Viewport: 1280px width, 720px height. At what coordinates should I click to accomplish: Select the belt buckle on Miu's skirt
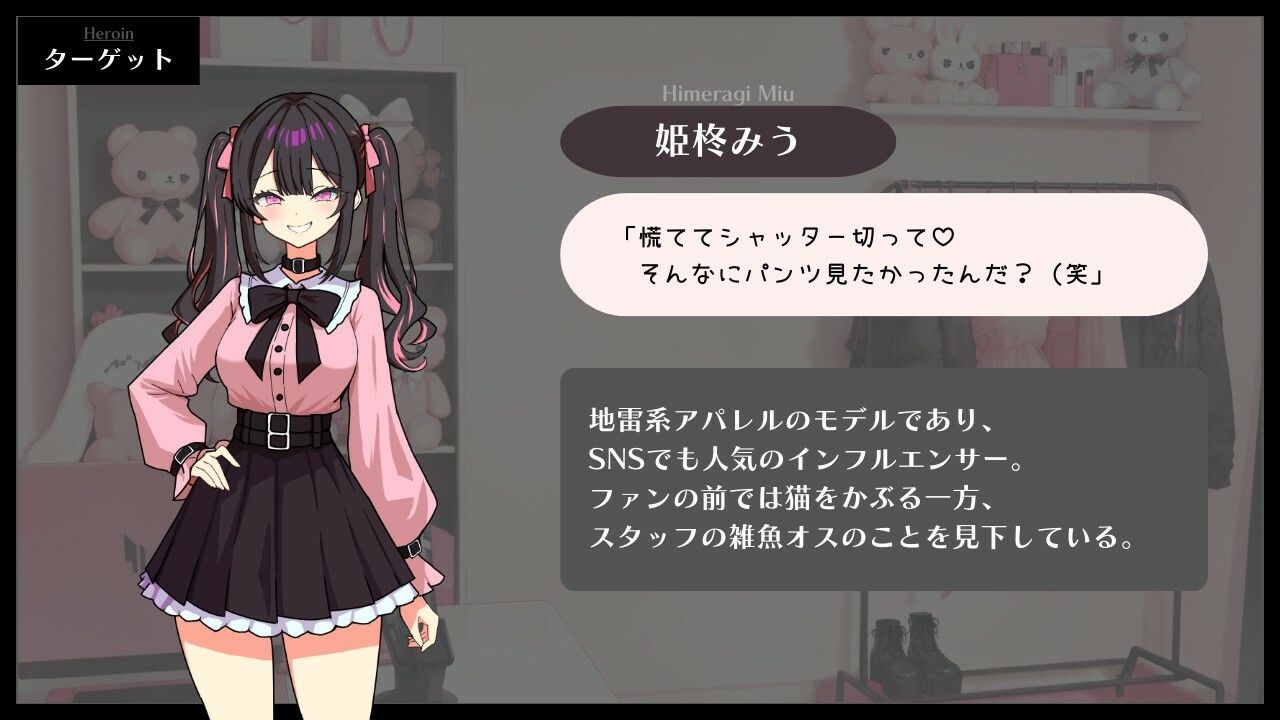coord(277,430)
